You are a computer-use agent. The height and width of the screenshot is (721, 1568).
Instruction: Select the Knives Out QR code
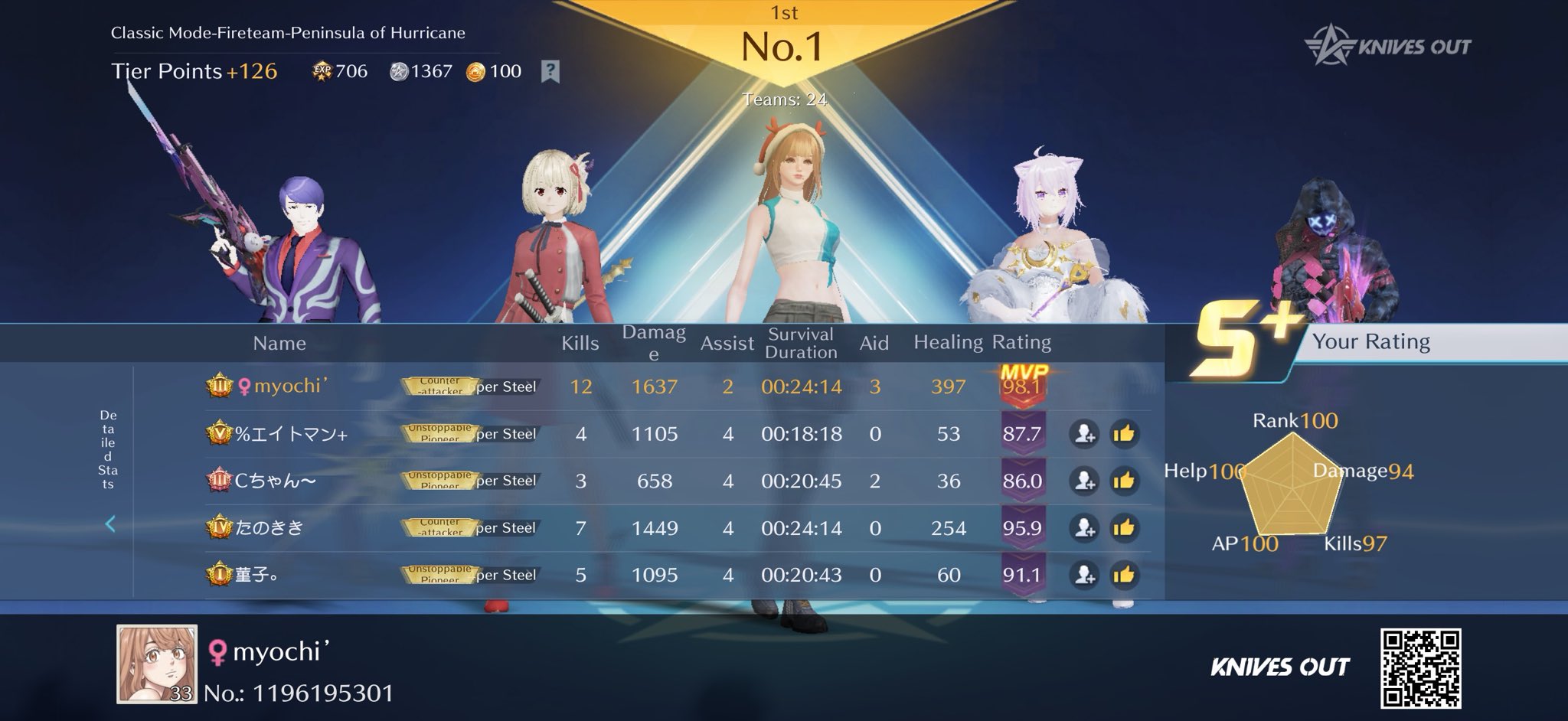pyautogui.click(x=1420, y=668)
